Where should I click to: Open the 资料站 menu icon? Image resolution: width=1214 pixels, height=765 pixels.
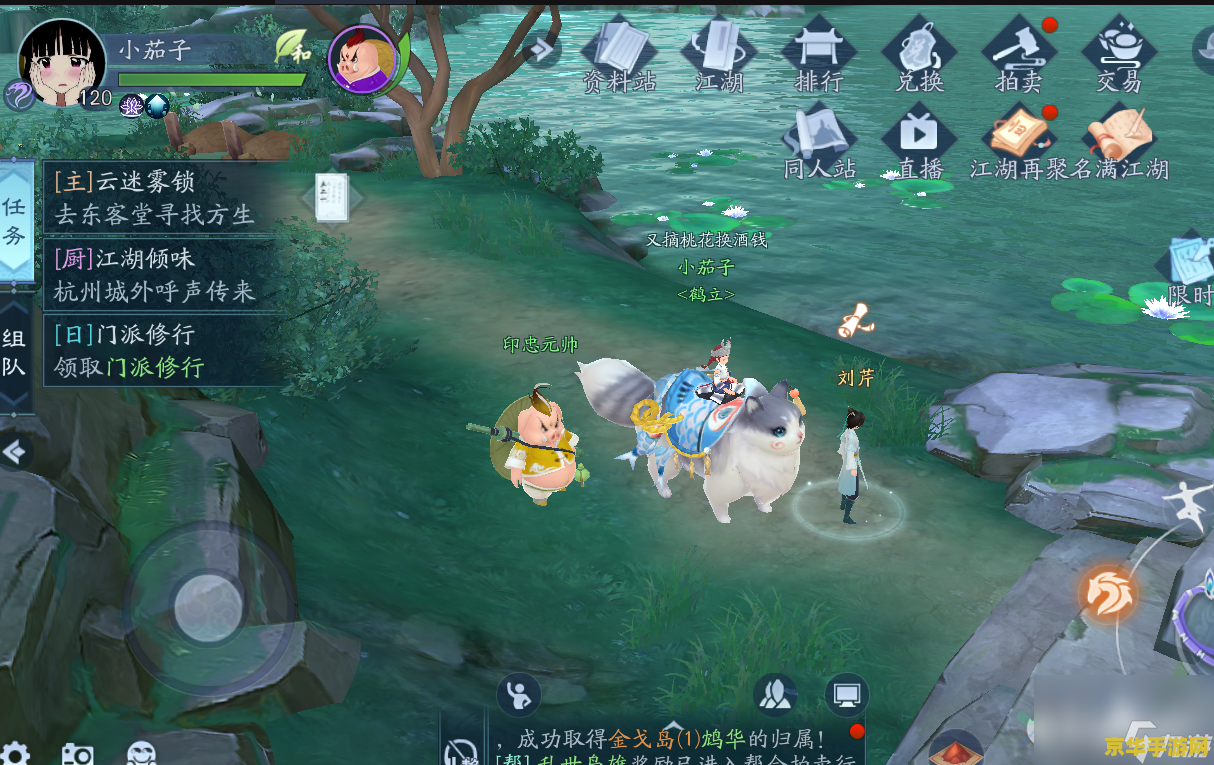[619, 55]
